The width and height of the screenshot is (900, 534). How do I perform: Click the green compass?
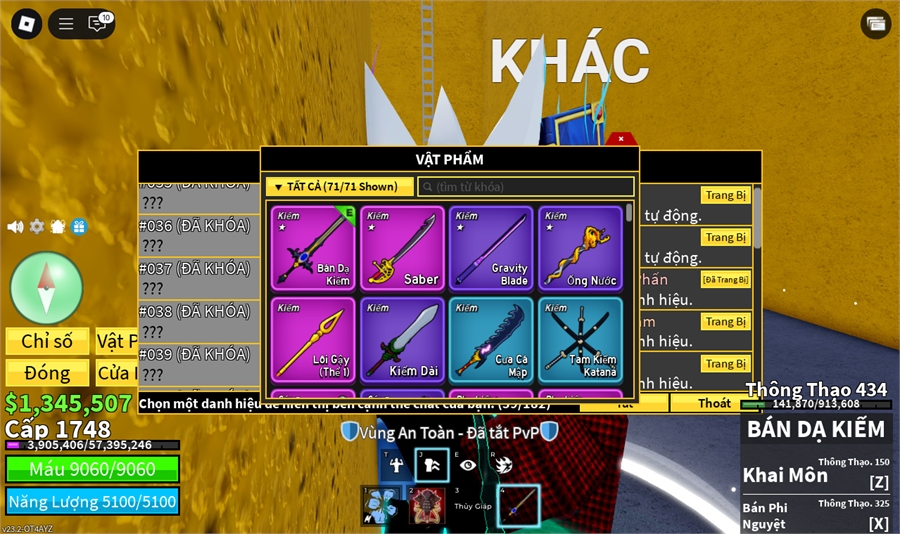pos(46,288)
